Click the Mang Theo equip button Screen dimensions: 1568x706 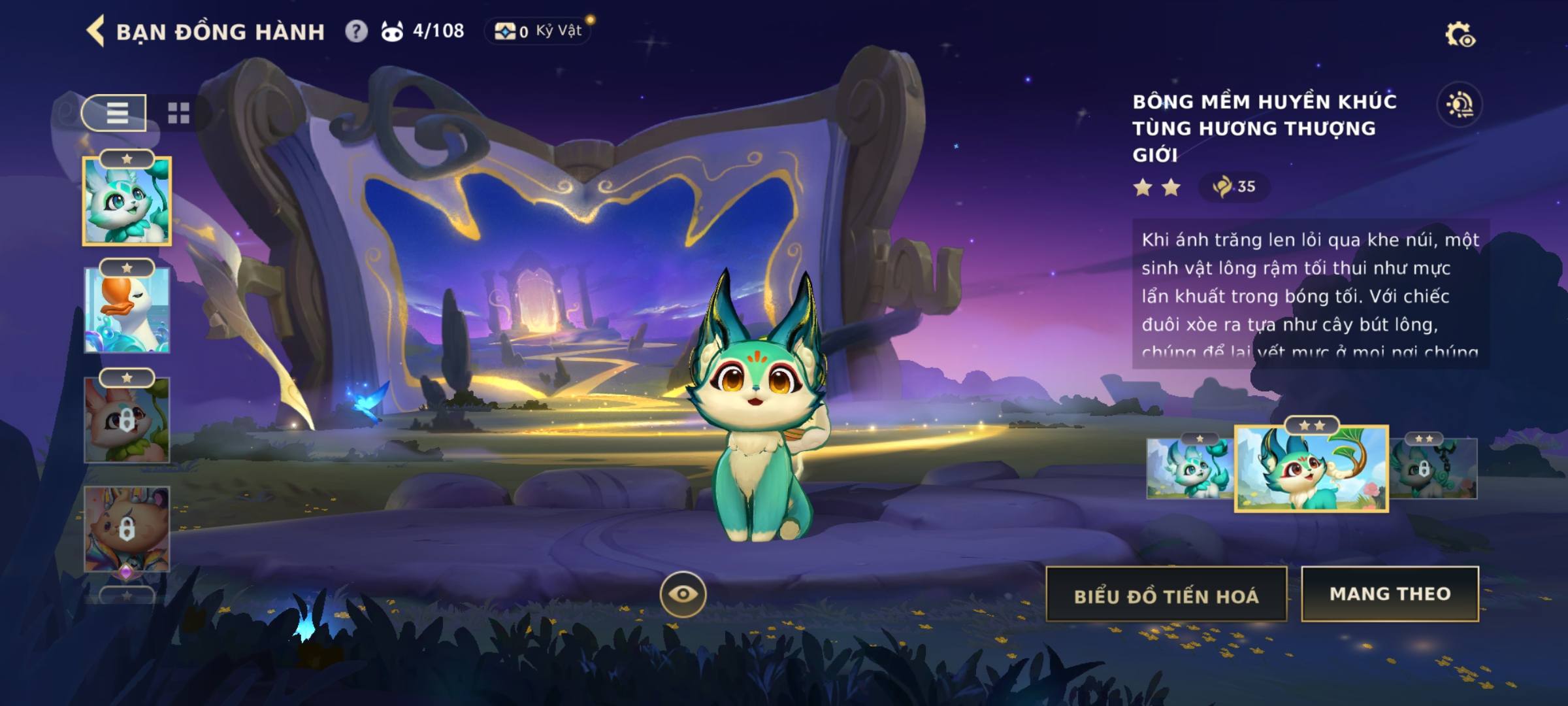click(x=1390, y=594)
